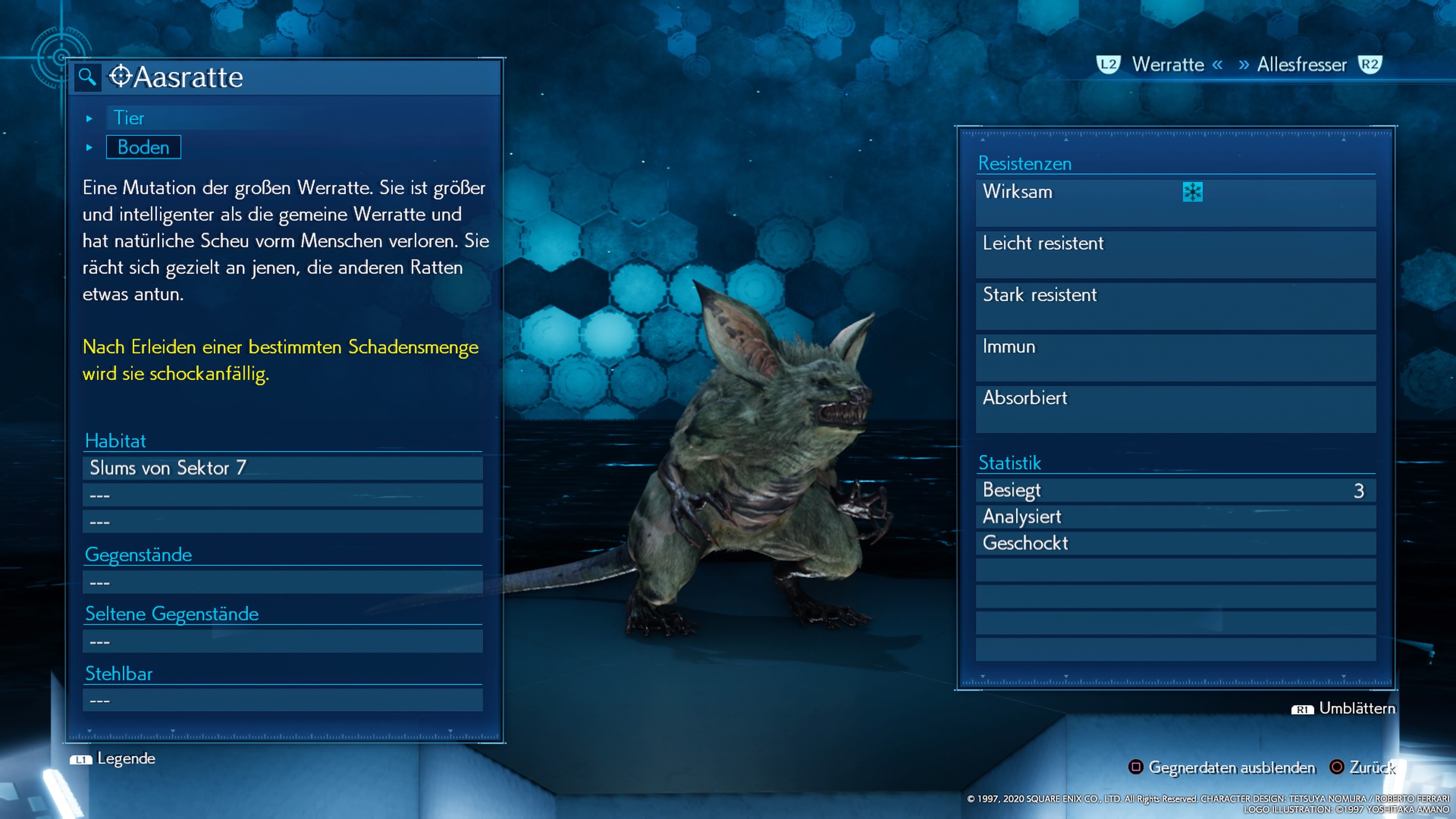Select the ice element icon under Wirksam
Viewport: 1456px width, 819px height.
click(1192, 192)
